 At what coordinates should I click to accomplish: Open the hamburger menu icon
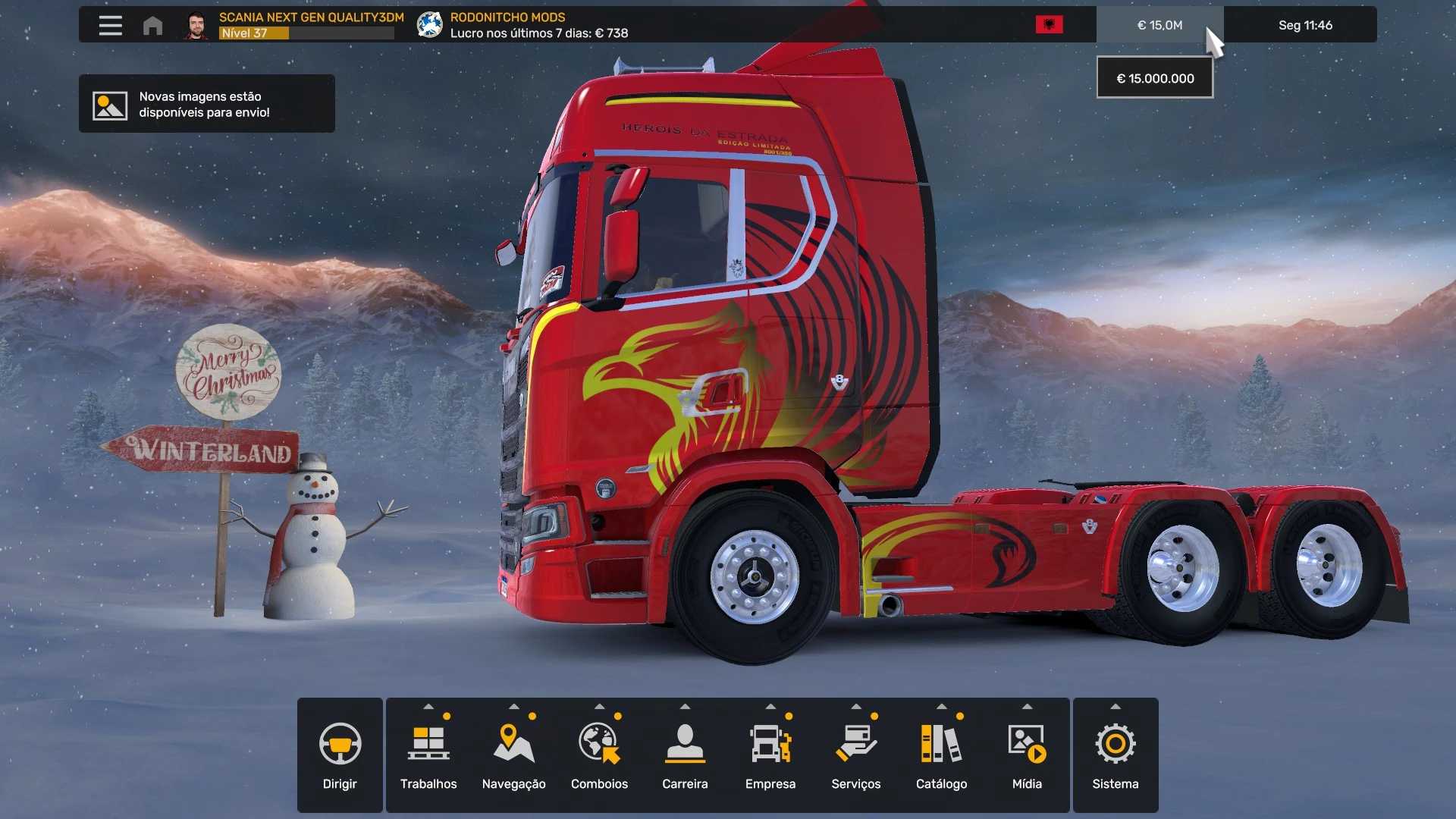[110, 25]
